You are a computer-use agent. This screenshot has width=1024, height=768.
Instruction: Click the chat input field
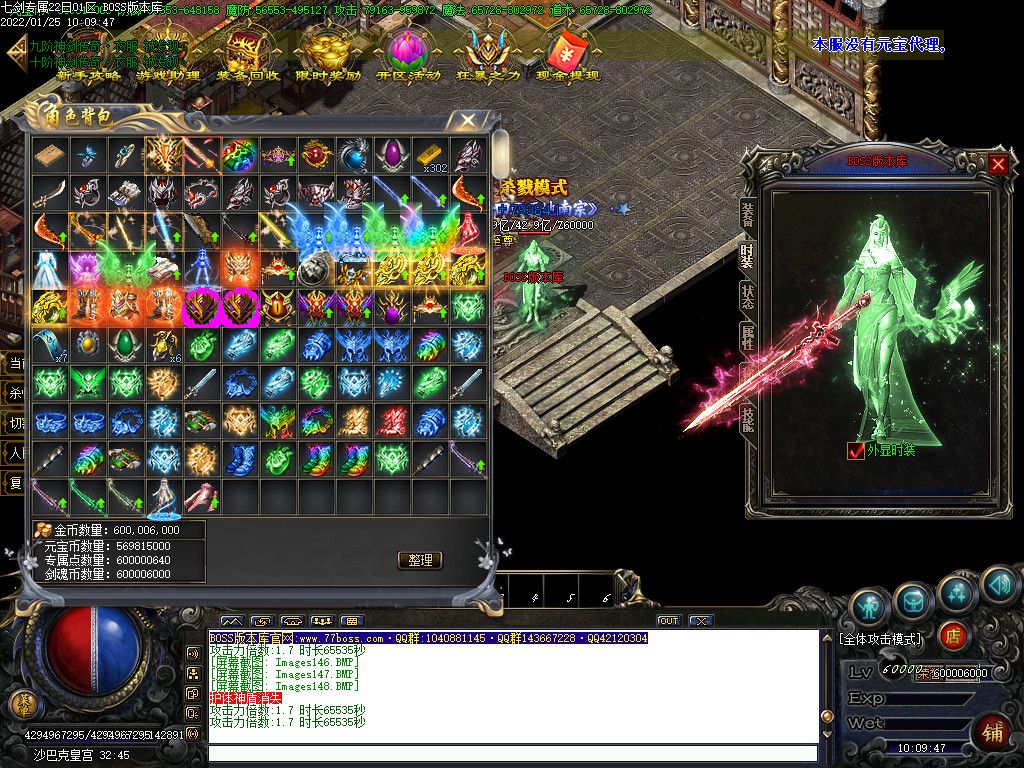(512, 753)
